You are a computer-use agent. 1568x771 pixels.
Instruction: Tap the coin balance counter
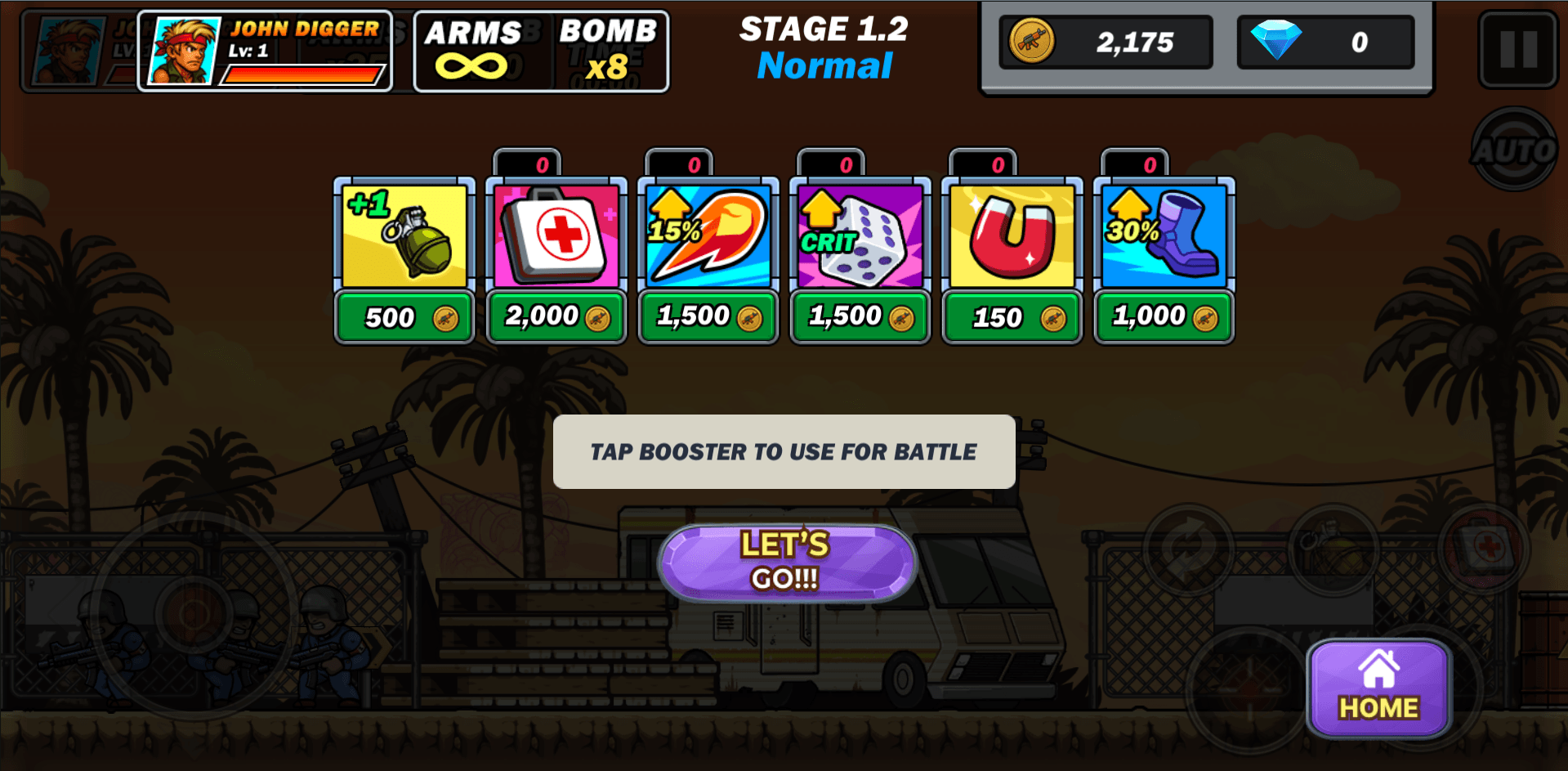click(x=1106, y=42)
